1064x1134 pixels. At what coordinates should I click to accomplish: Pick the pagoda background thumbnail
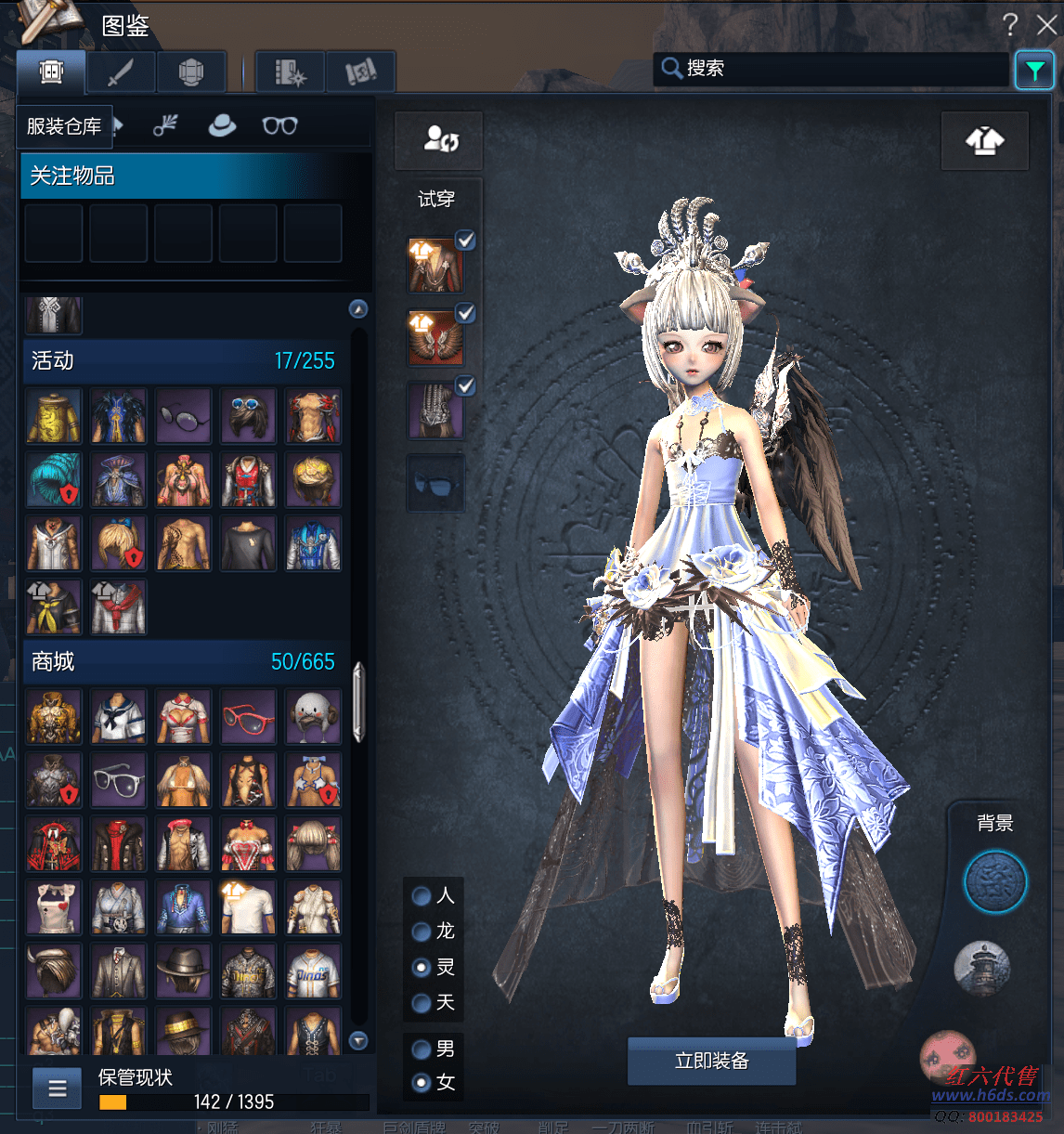[x=982, y=967]
